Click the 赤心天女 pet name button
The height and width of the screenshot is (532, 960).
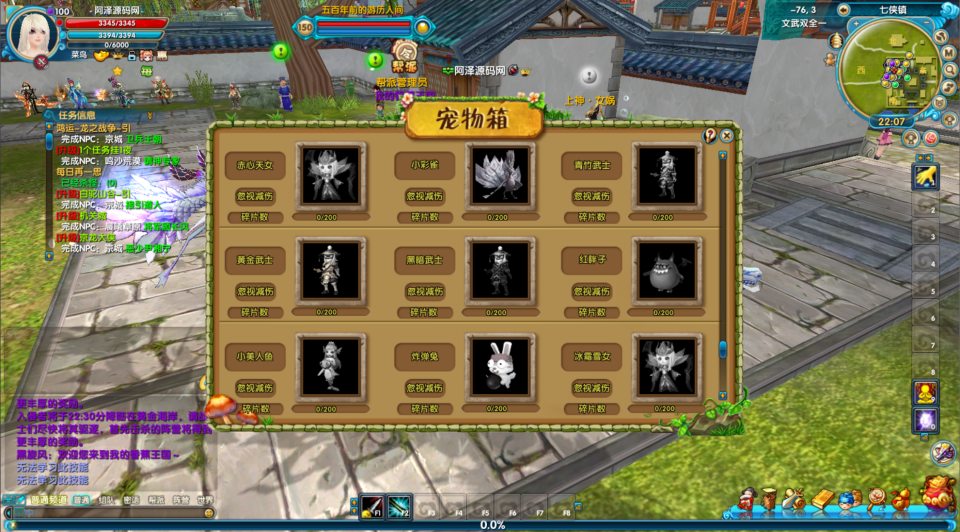(254, 165)
